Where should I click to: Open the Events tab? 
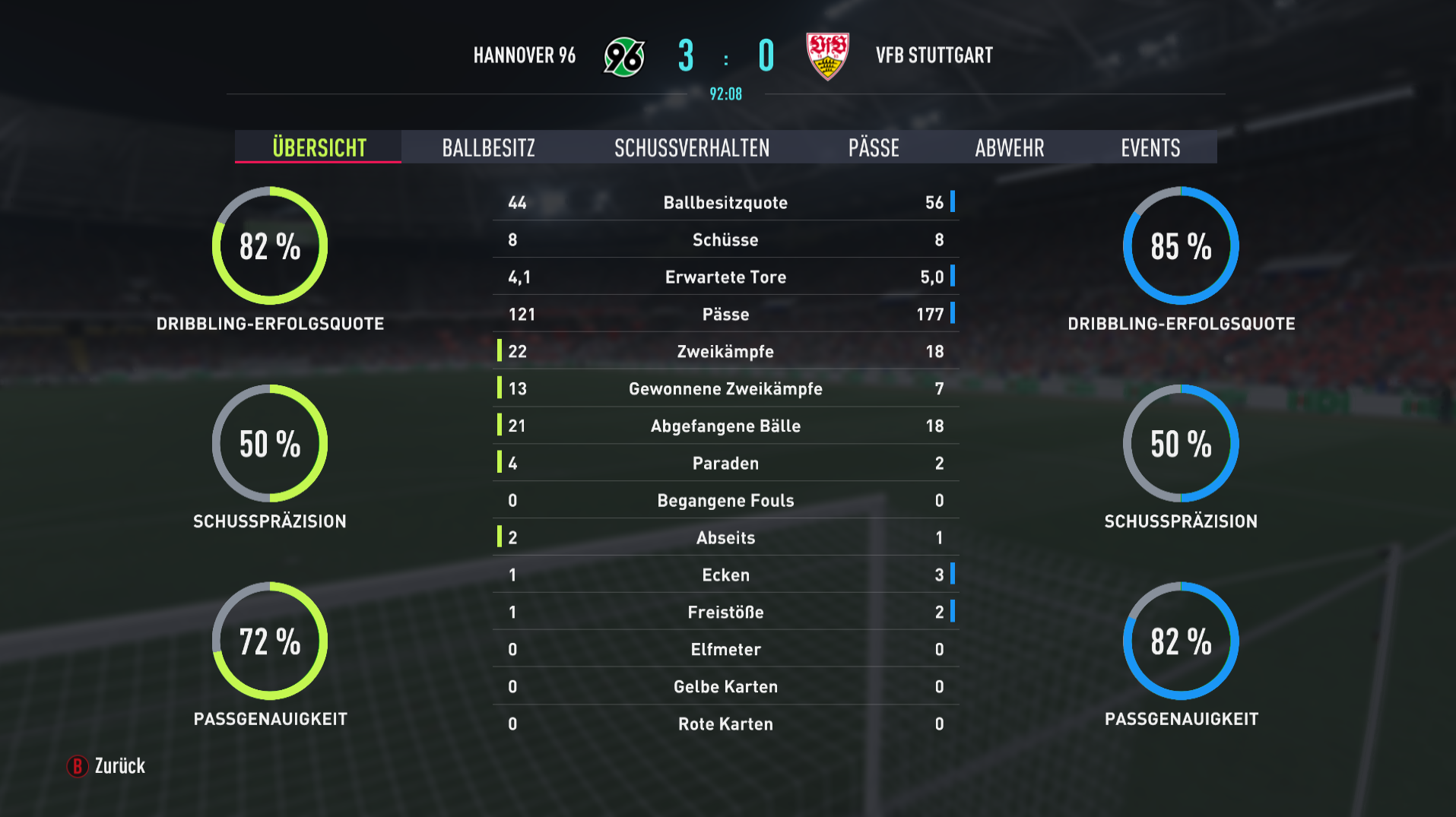tap(1150, 147)
